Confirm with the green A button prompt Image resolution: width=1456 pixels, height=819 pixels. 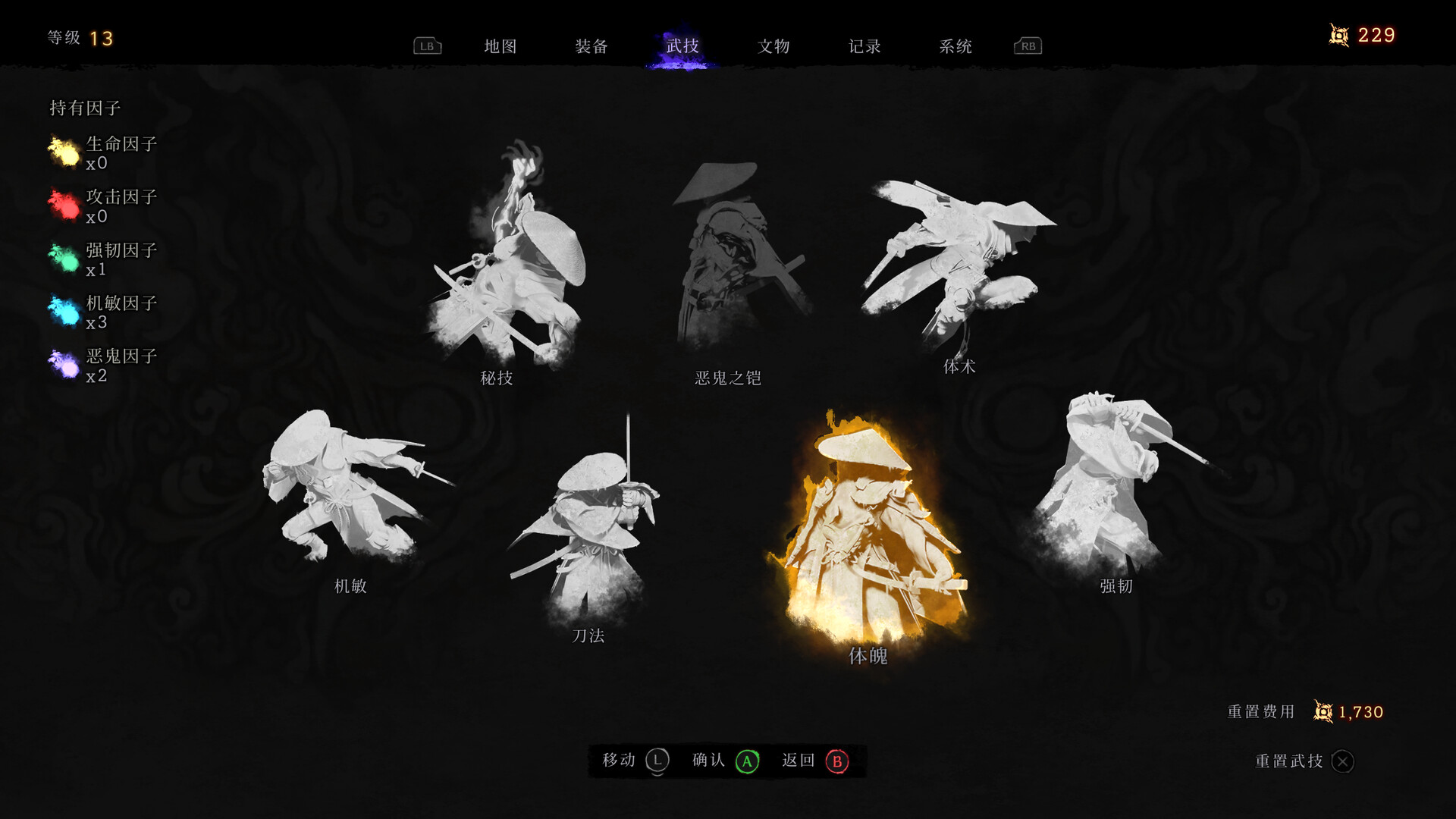[x=747, y=761]
